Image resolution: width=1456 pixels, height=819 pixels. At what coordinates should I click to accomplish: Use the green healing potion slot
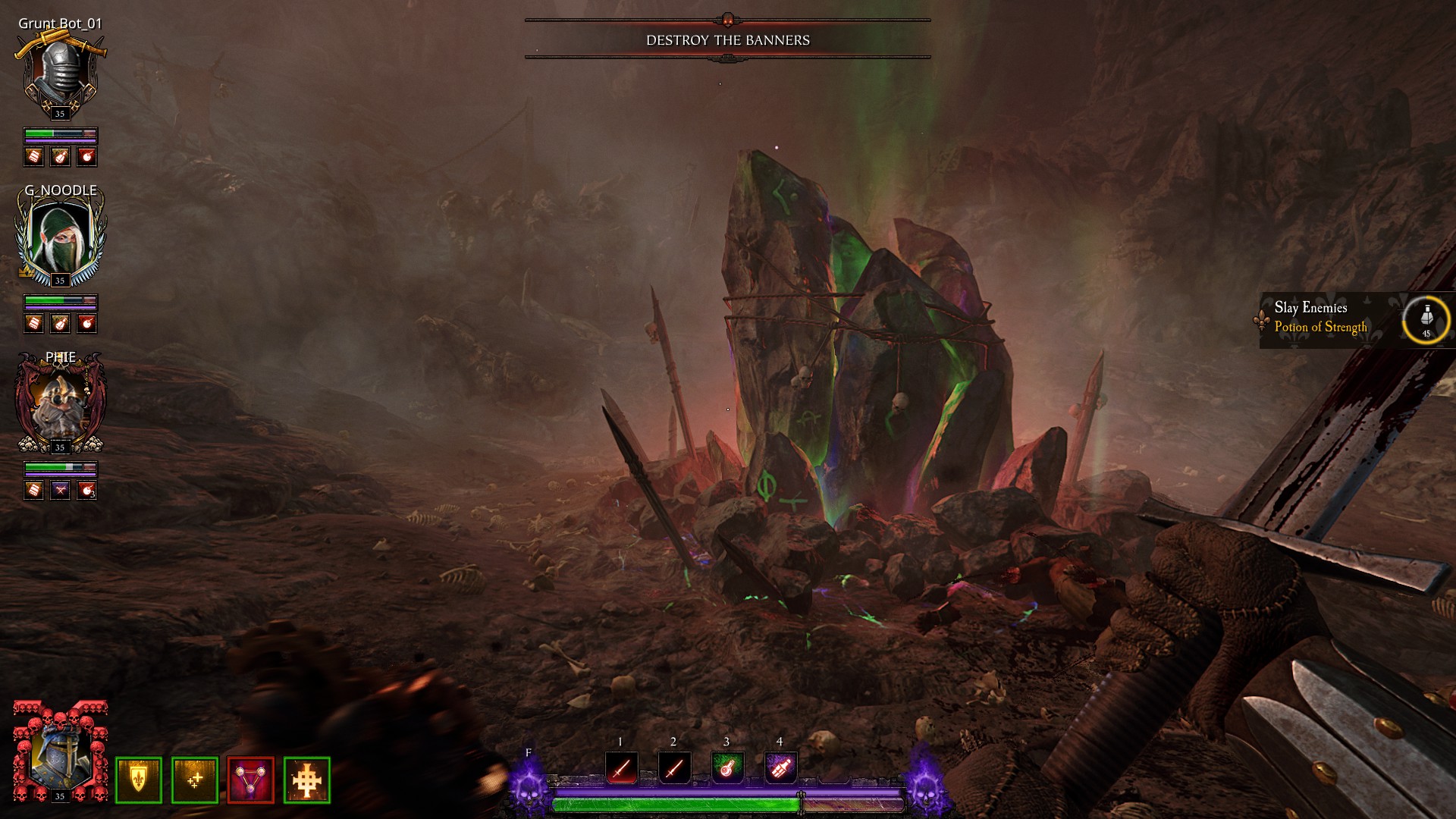pos(727,768)
